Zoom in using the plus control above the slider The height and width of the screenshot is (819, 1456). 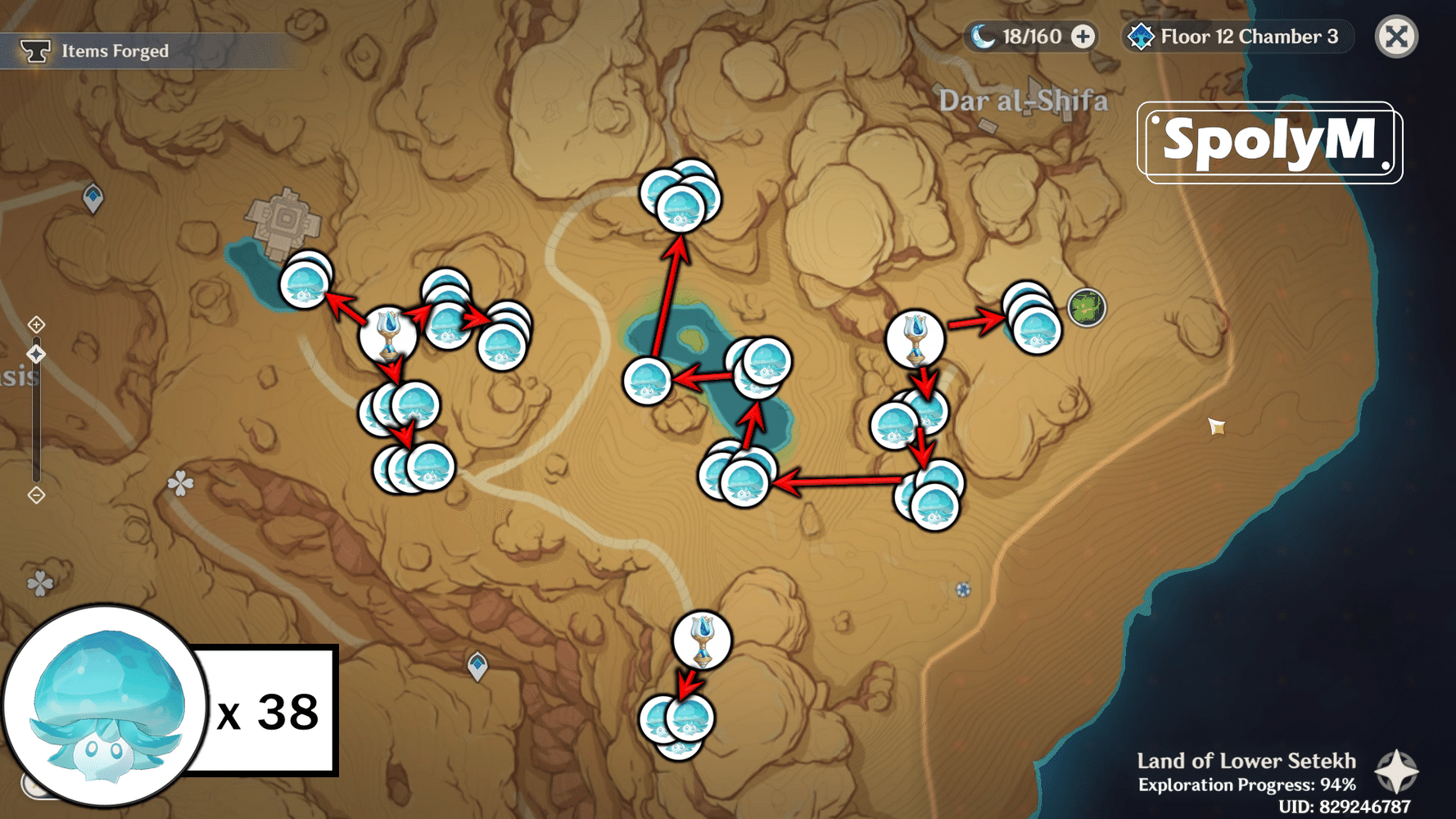coord(36,324)
